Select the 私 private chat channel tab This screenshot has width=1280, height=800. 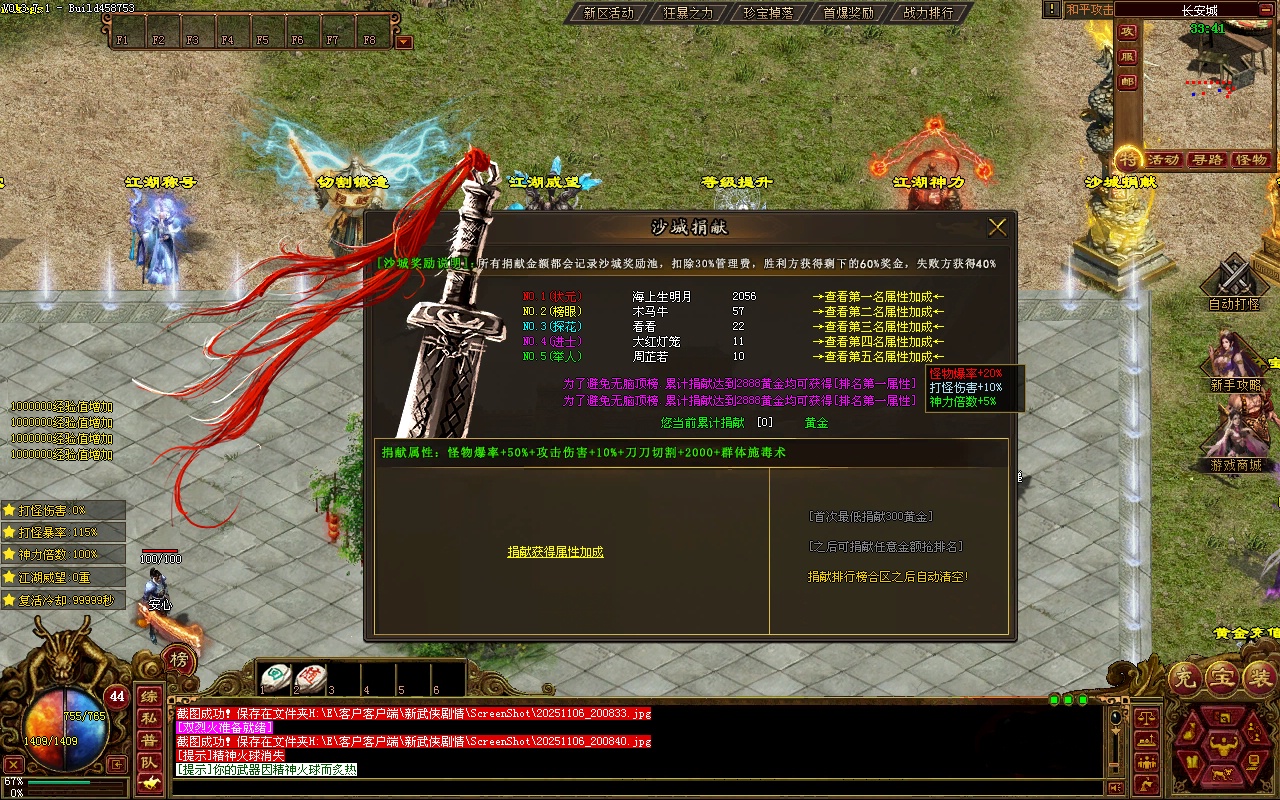[x=149, y=718]
